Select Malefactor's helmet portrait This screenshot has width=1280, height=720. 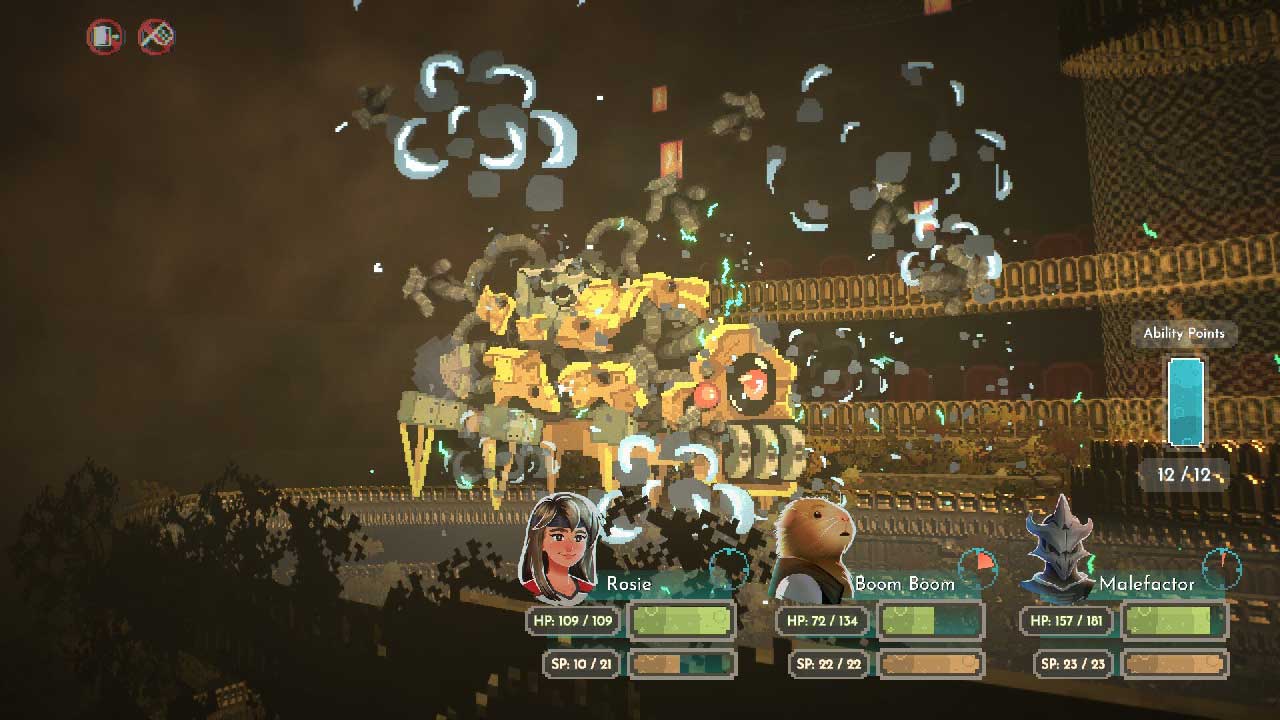[1060, 550]
